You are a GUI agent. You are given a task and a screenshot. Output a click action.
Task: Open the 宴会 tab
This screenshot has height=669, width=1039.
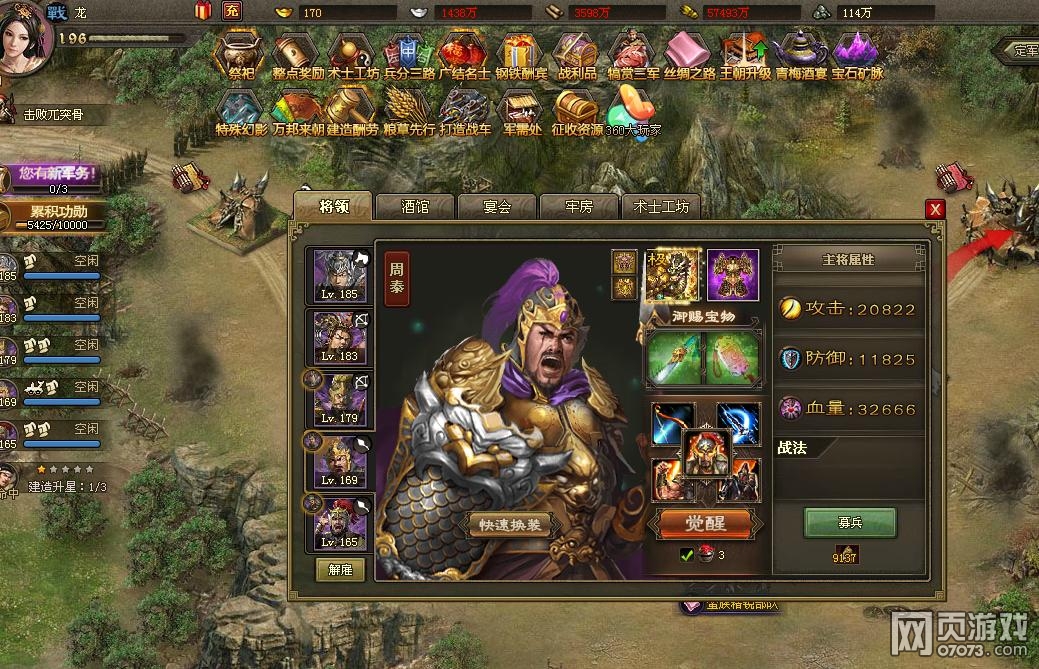point(497,207)
